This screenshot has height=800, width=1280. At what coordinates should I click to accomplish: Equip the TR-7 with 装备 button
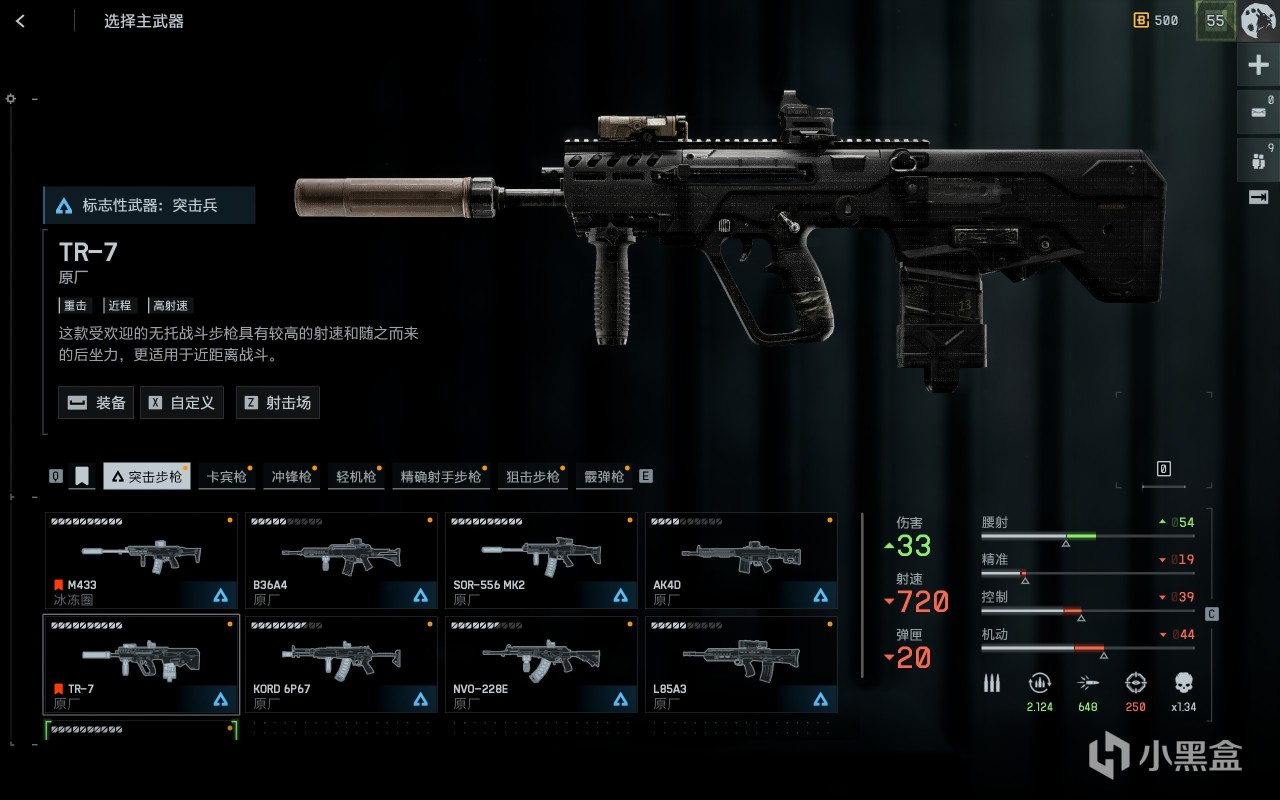pyautogui.click(x=96, y=403)
